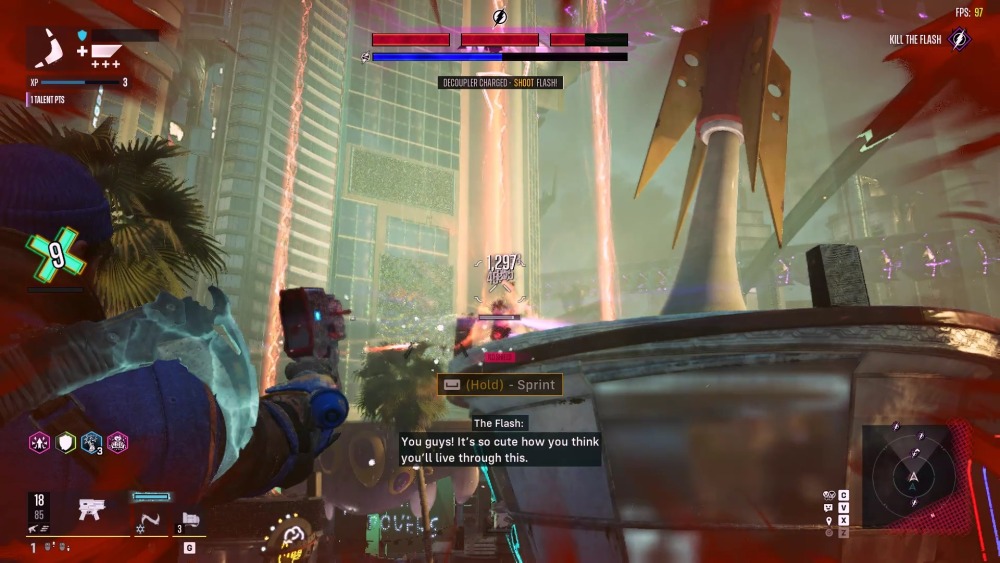Click the green cross combo counter
This screenshot has height=563, width=1000.
[56, 257]
